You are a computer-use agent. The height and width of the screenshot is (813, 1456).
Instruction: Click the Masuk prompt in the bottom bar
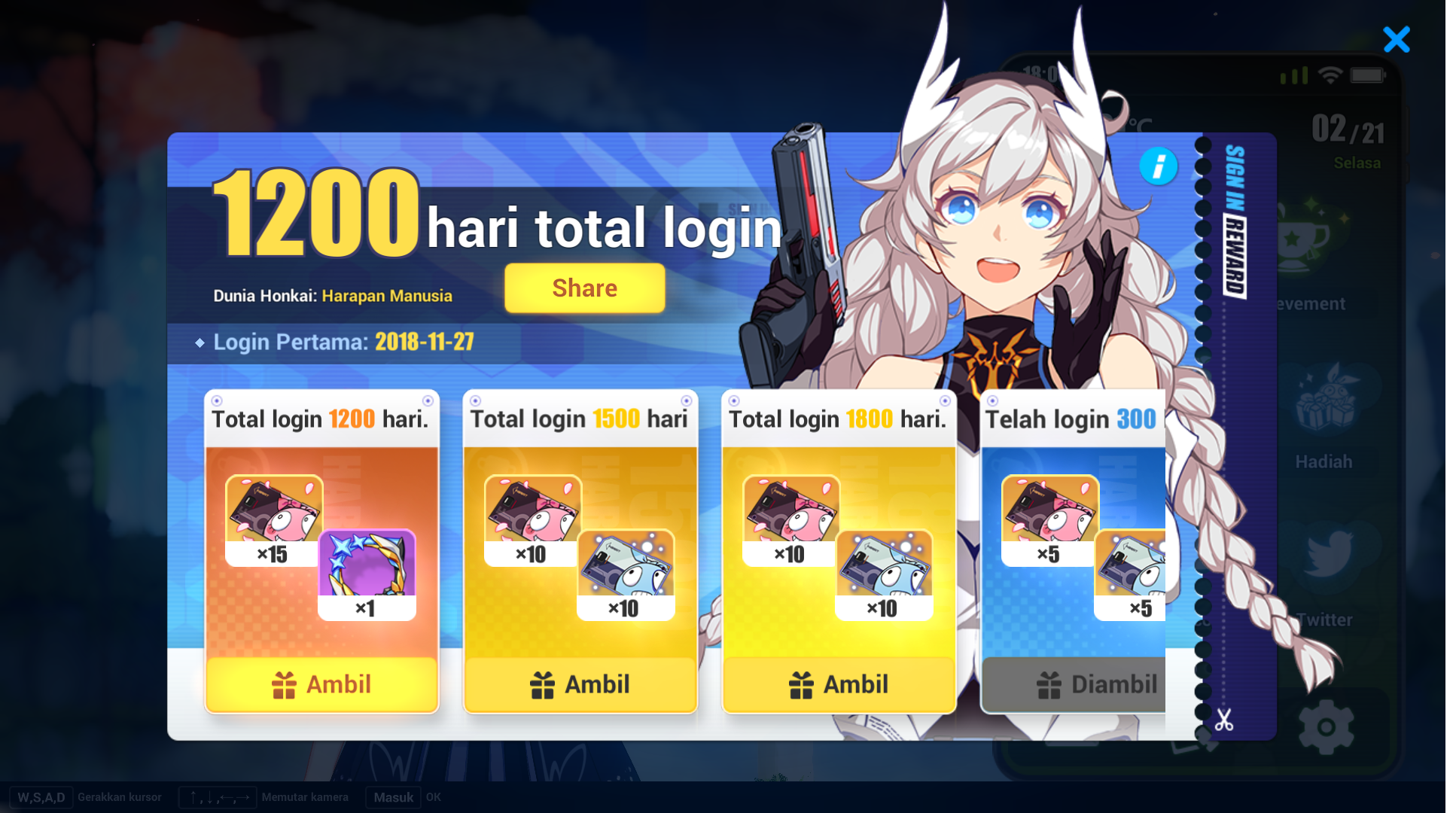393,797
